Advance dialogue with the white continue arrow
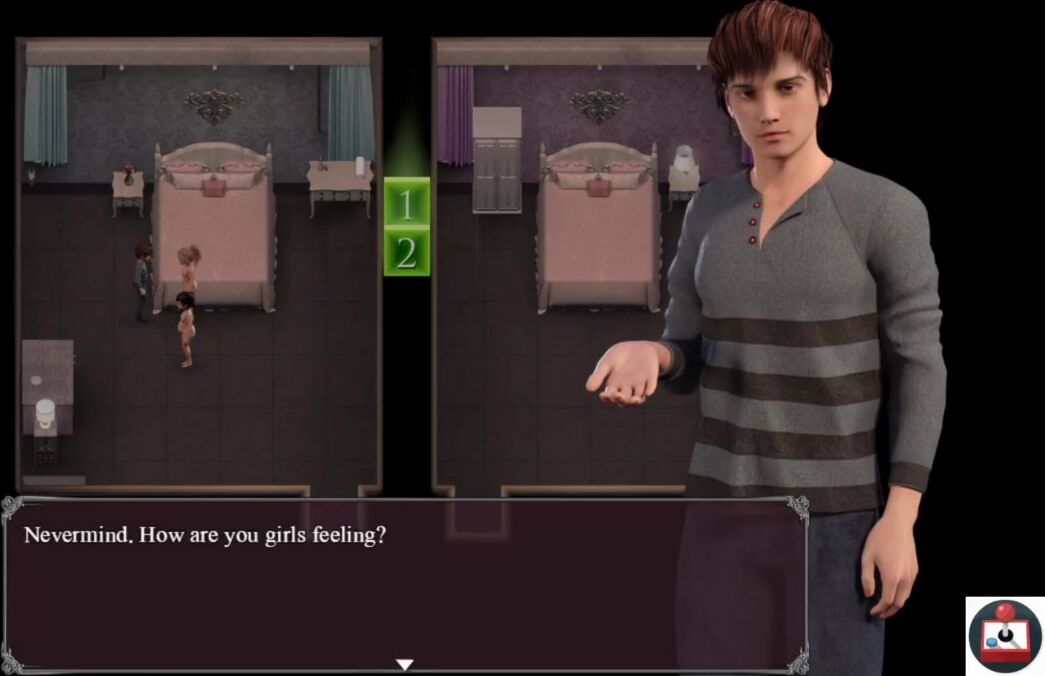 click(404, 664)
